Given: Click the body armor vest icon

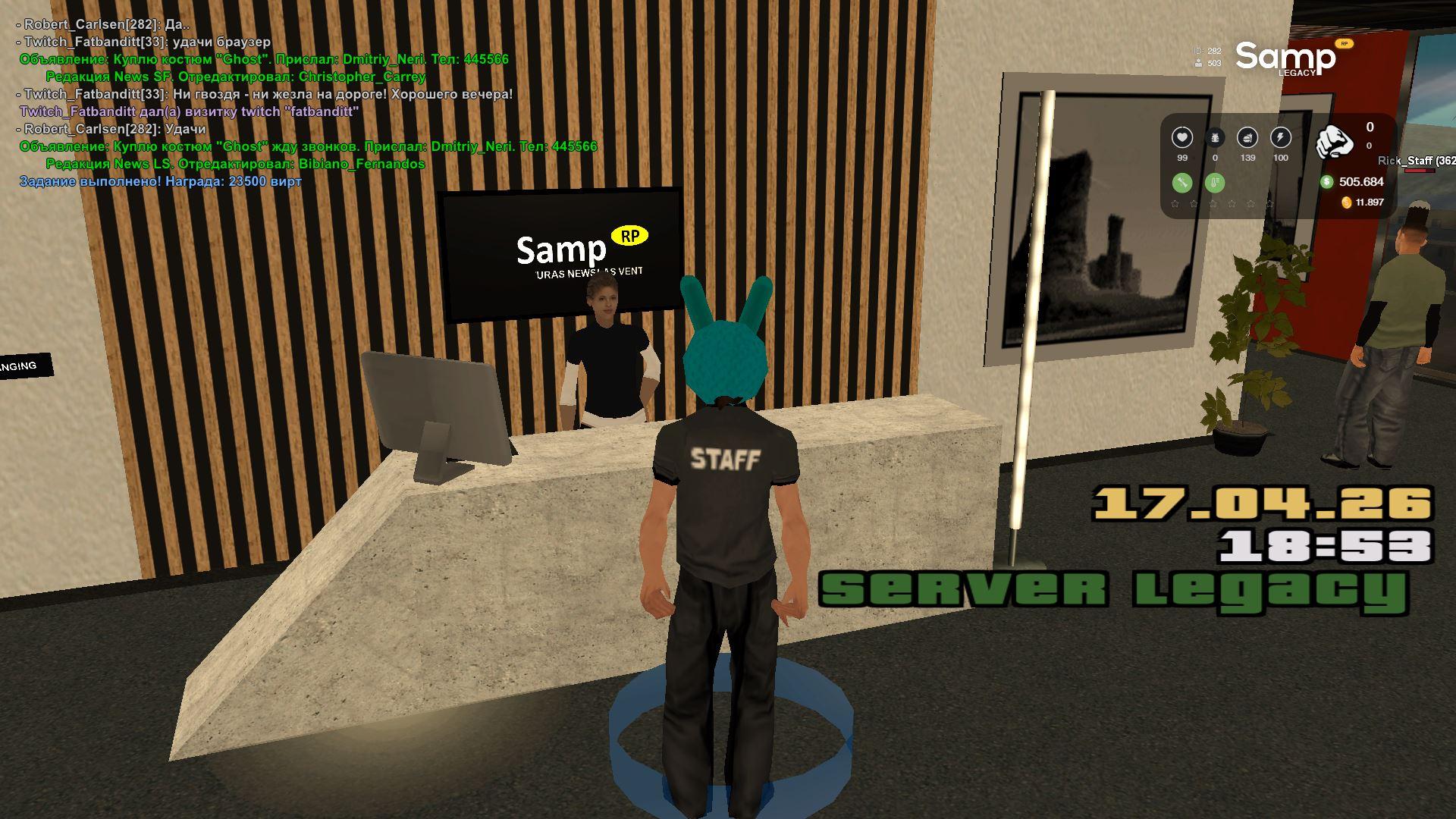Looking at the screenshot, I should [x=1215, y=138].
